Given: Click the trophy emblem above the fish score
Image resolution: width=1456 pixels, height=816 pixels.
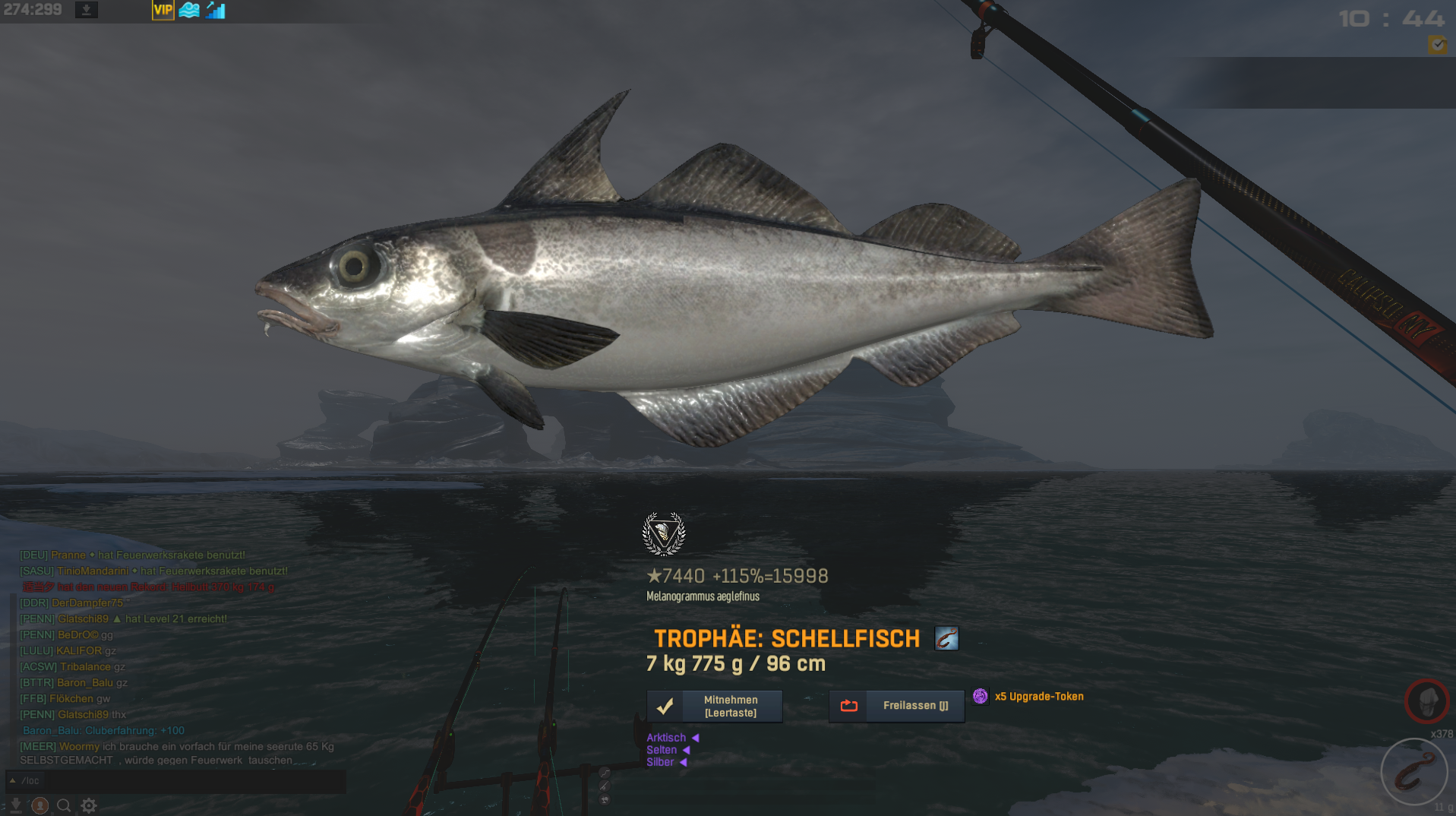Looking at the screenshot, I should pos(664,533).
